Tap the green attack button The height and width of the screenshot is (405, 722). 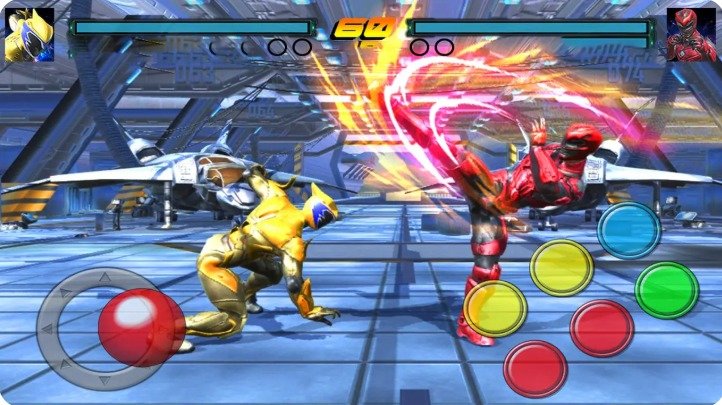(667, 290)
